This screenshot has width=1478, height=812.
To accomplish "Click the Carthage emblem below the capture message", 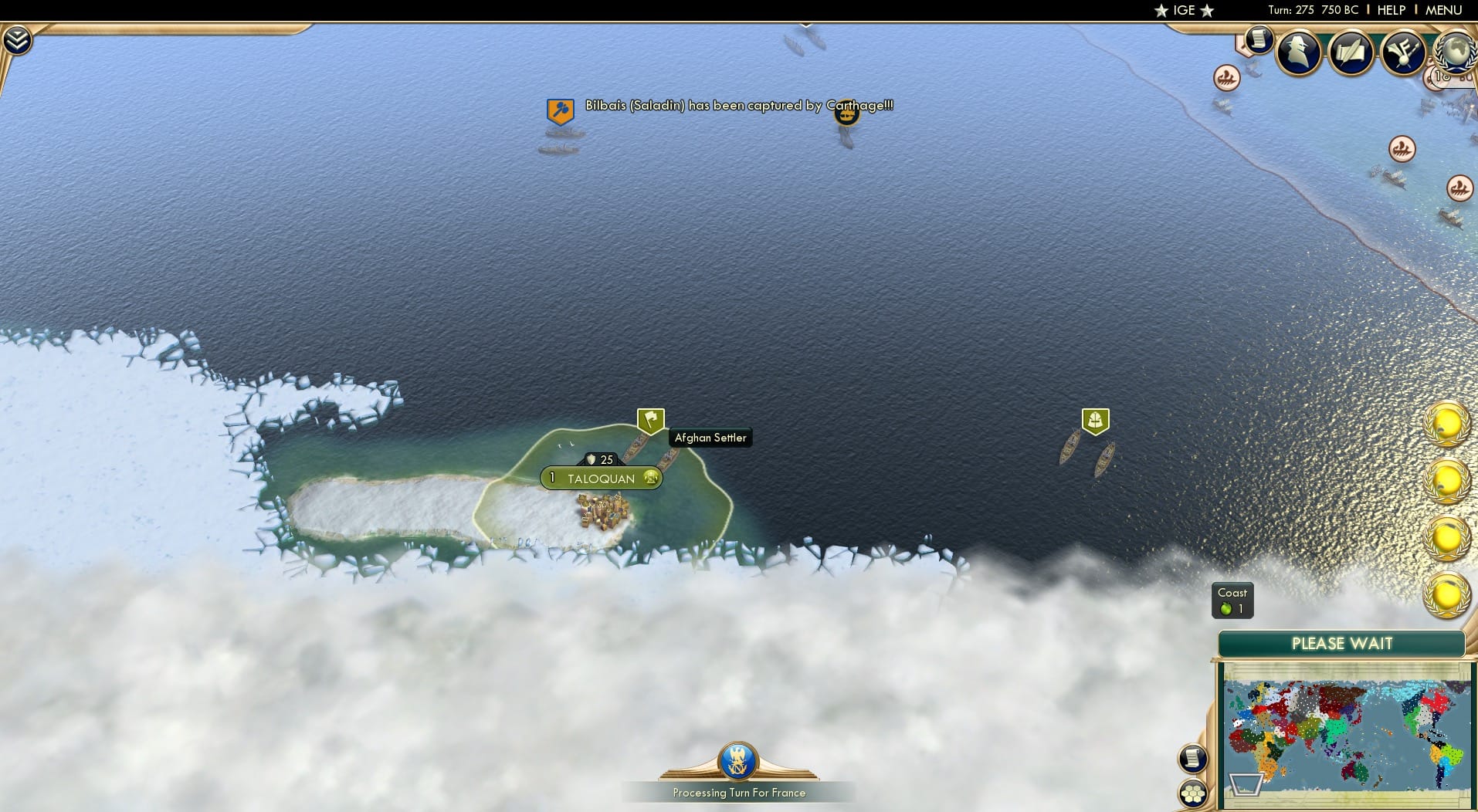I will pyautogui.click(x=846, y=113).
